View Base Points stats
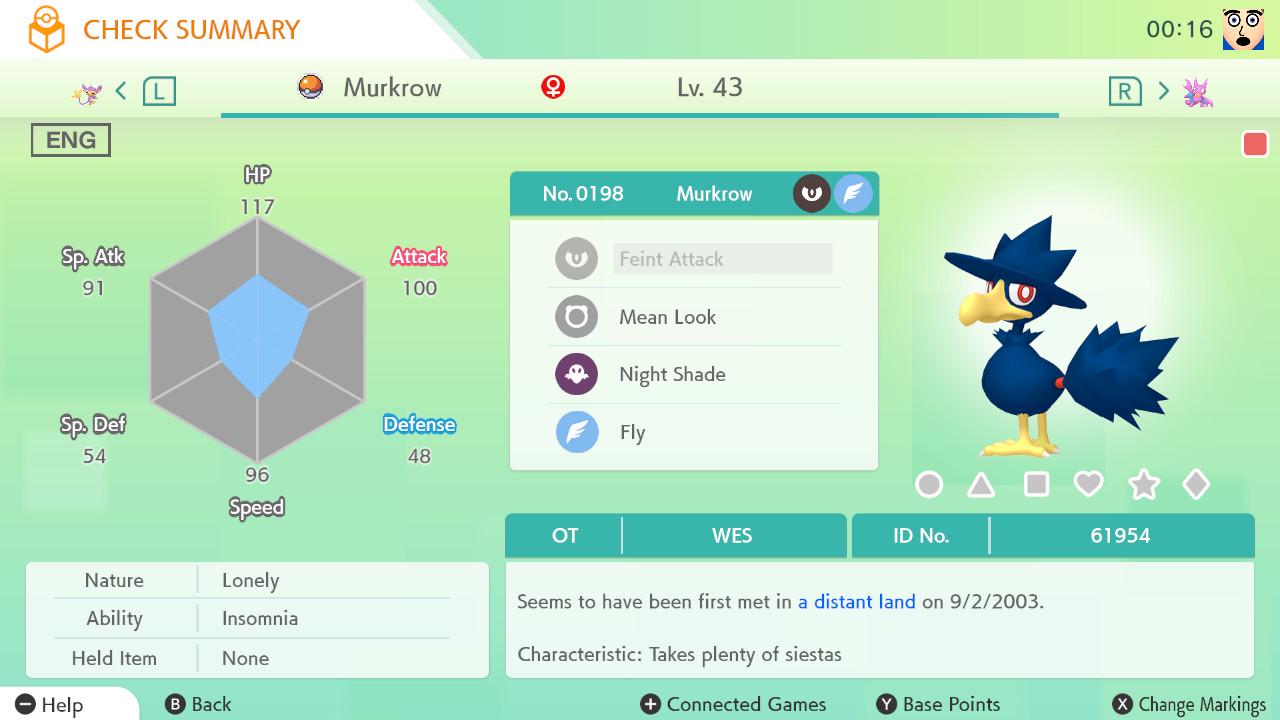Viewport: 1280px width, 720px height. [x=938, y=704]
